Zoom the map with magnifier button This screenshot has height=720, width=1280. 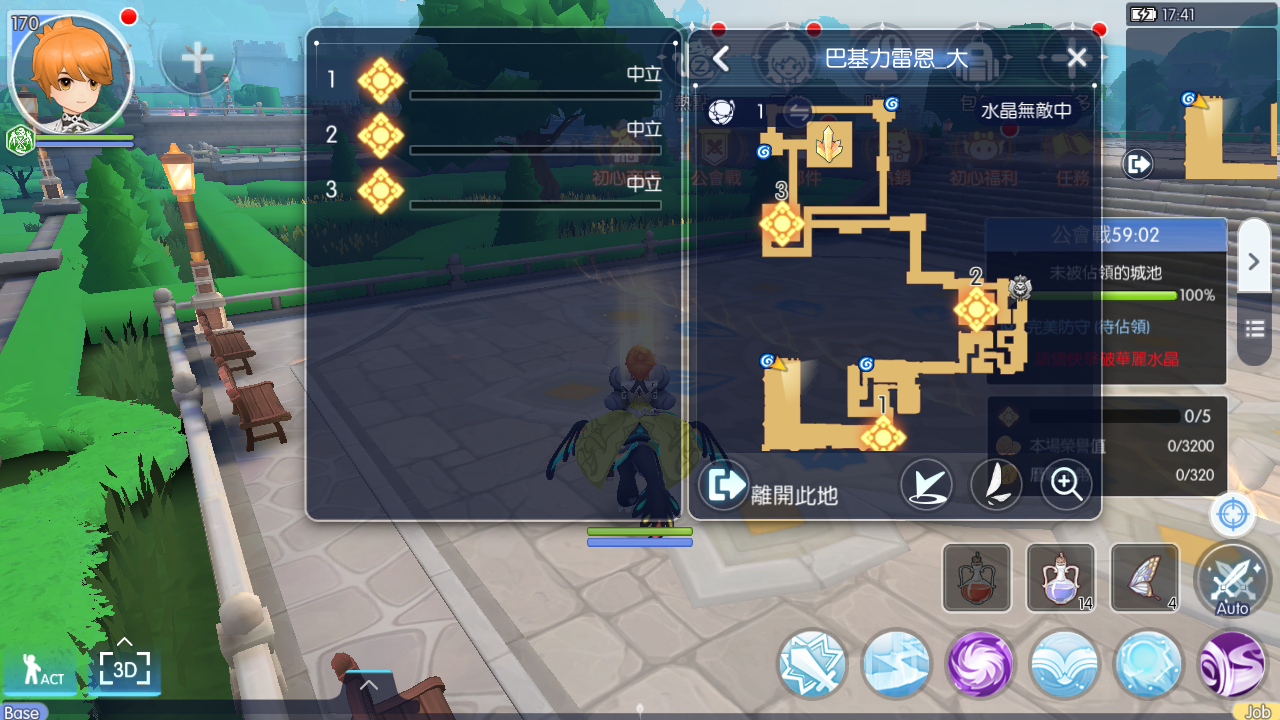(1065, 485)
